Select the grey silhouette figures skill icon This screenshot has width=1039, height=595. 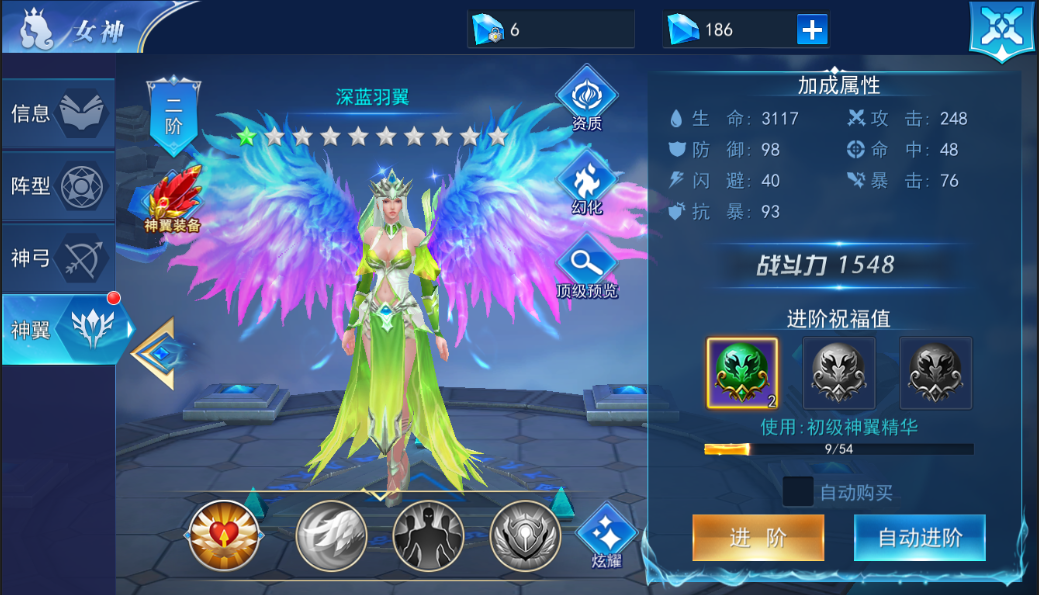[x=428, y=535]
